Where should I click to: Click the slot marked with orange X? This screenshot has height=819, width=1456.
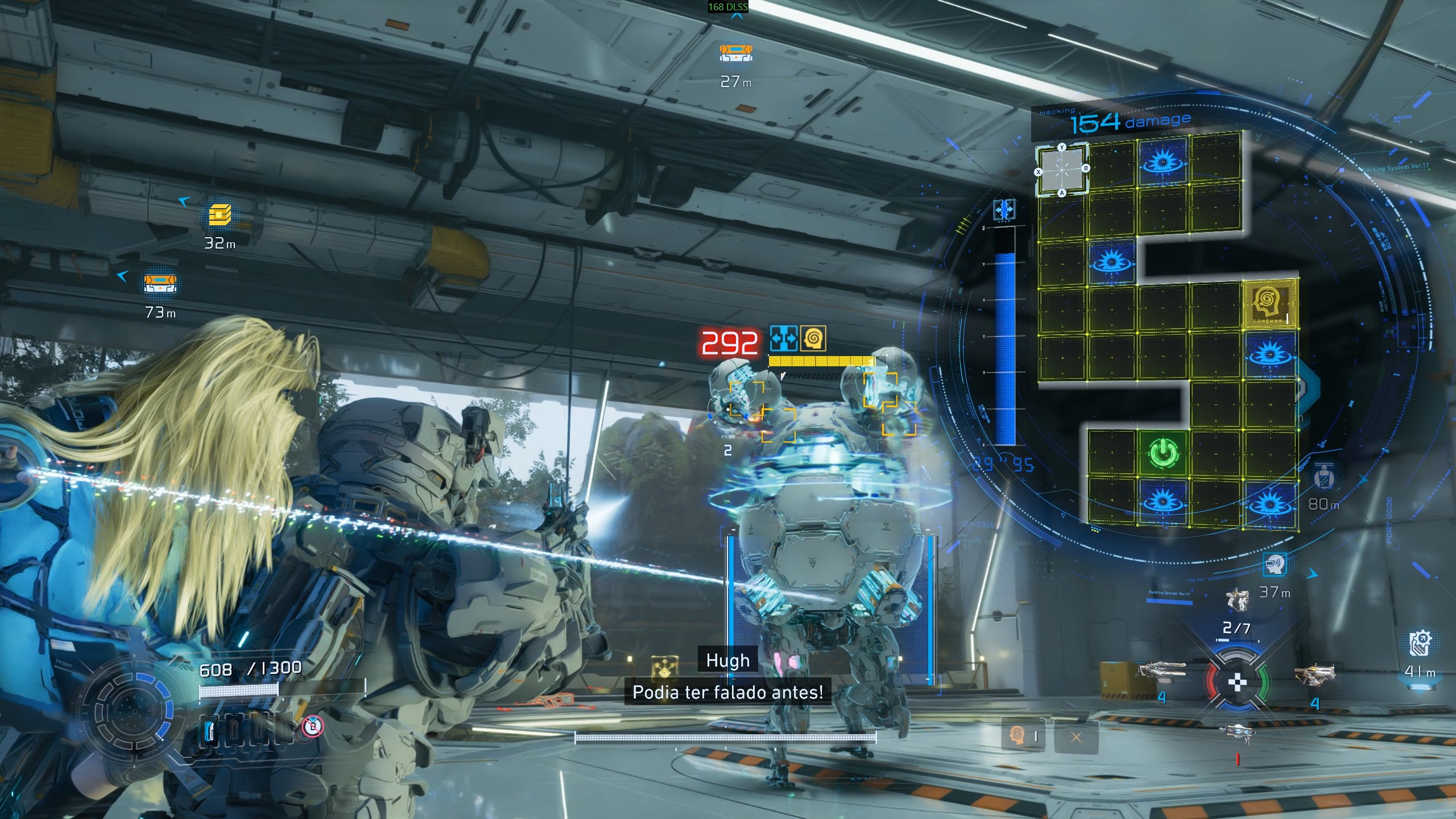1076,738
